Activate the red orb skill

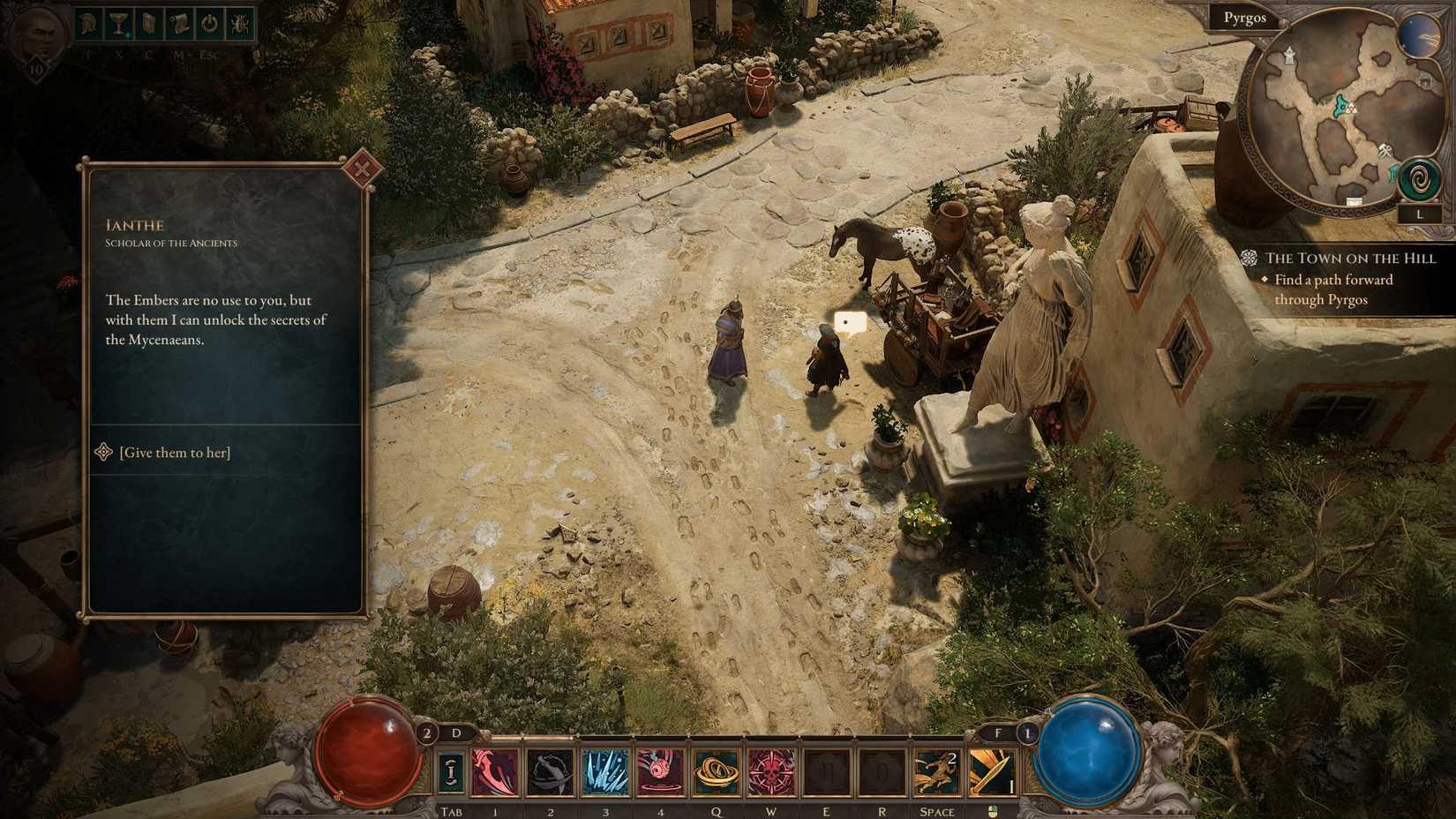(x=660, y=772)
